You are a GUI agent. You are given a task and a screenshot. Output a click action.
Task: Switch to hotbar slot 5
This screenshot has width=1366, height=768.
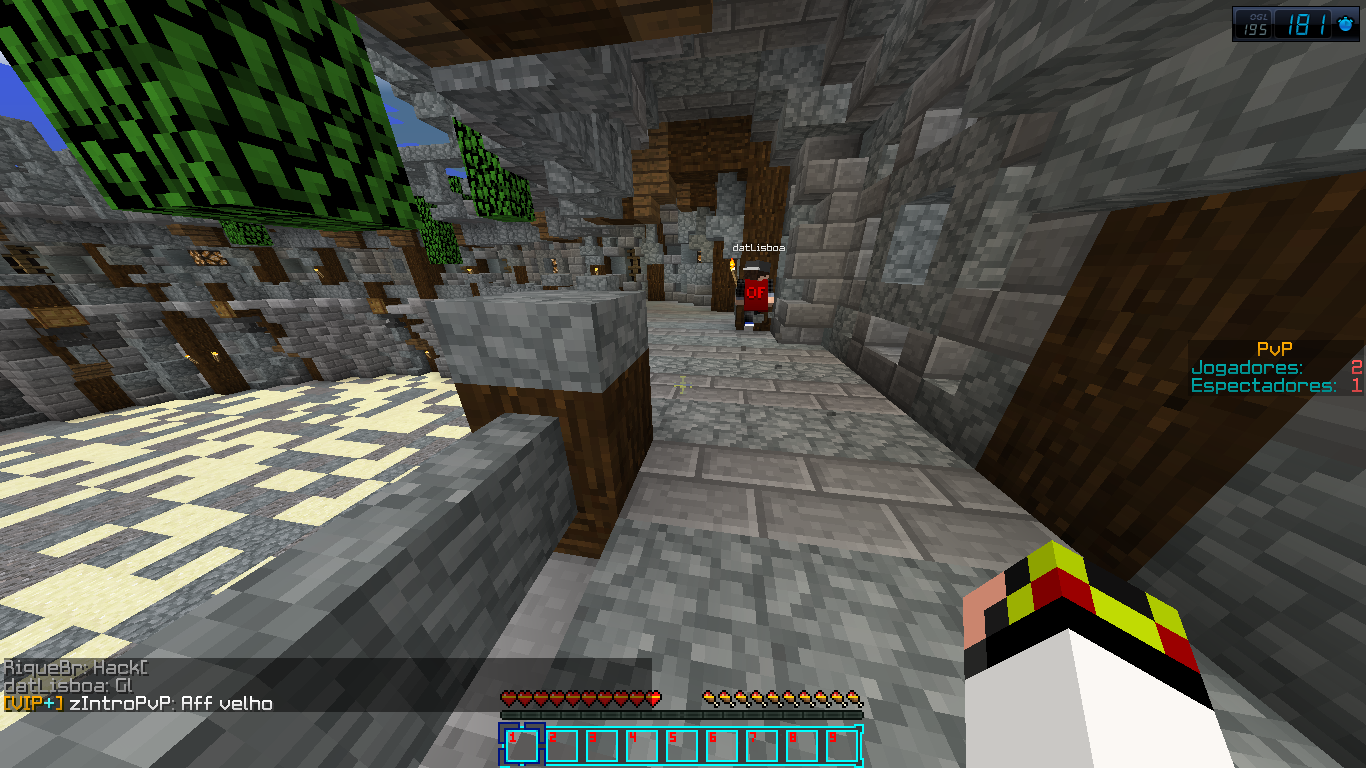pos(682,746)
